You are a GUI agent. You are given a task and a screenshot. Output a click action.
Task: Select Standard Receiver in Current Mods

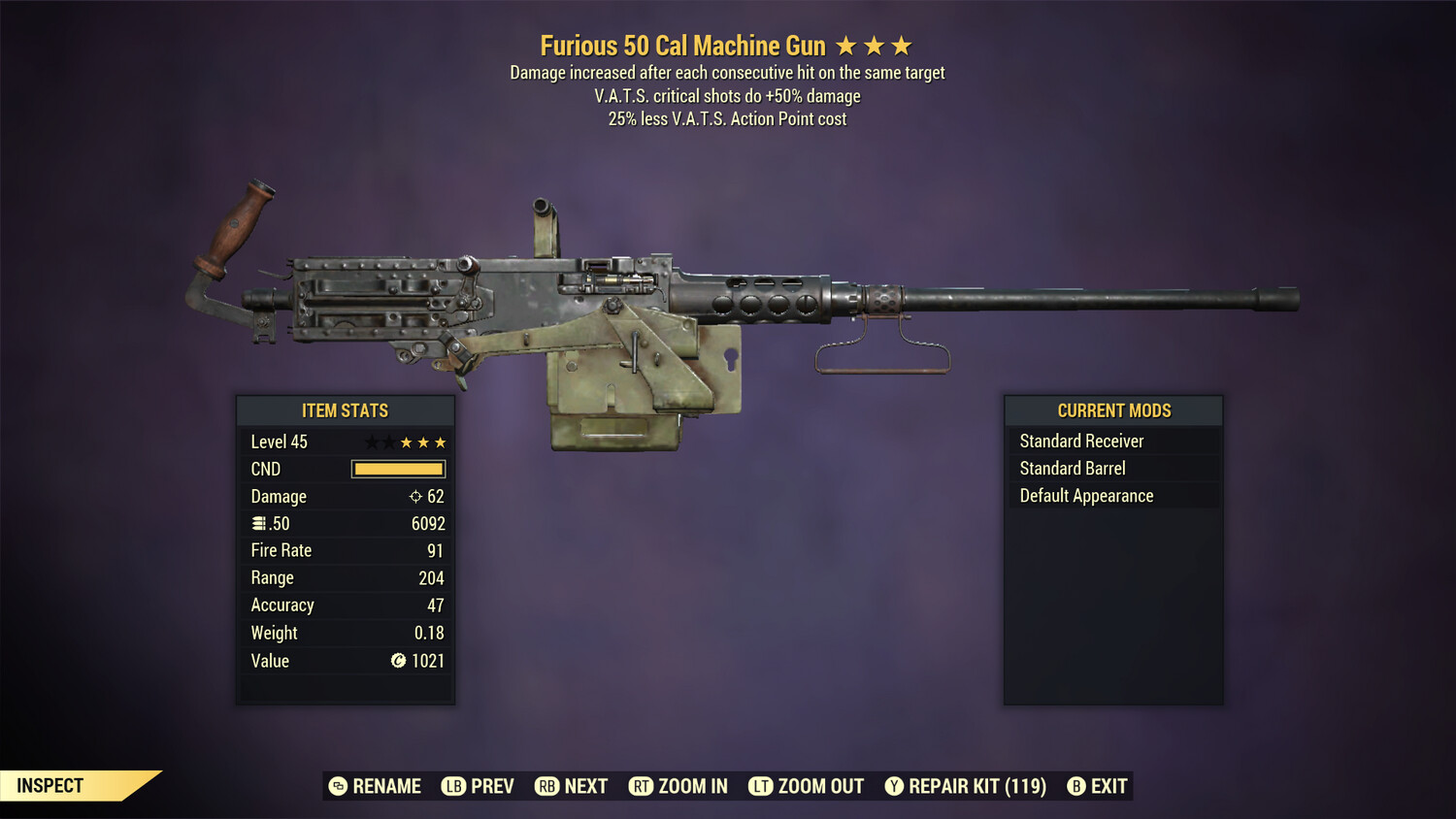(1081, 441)
